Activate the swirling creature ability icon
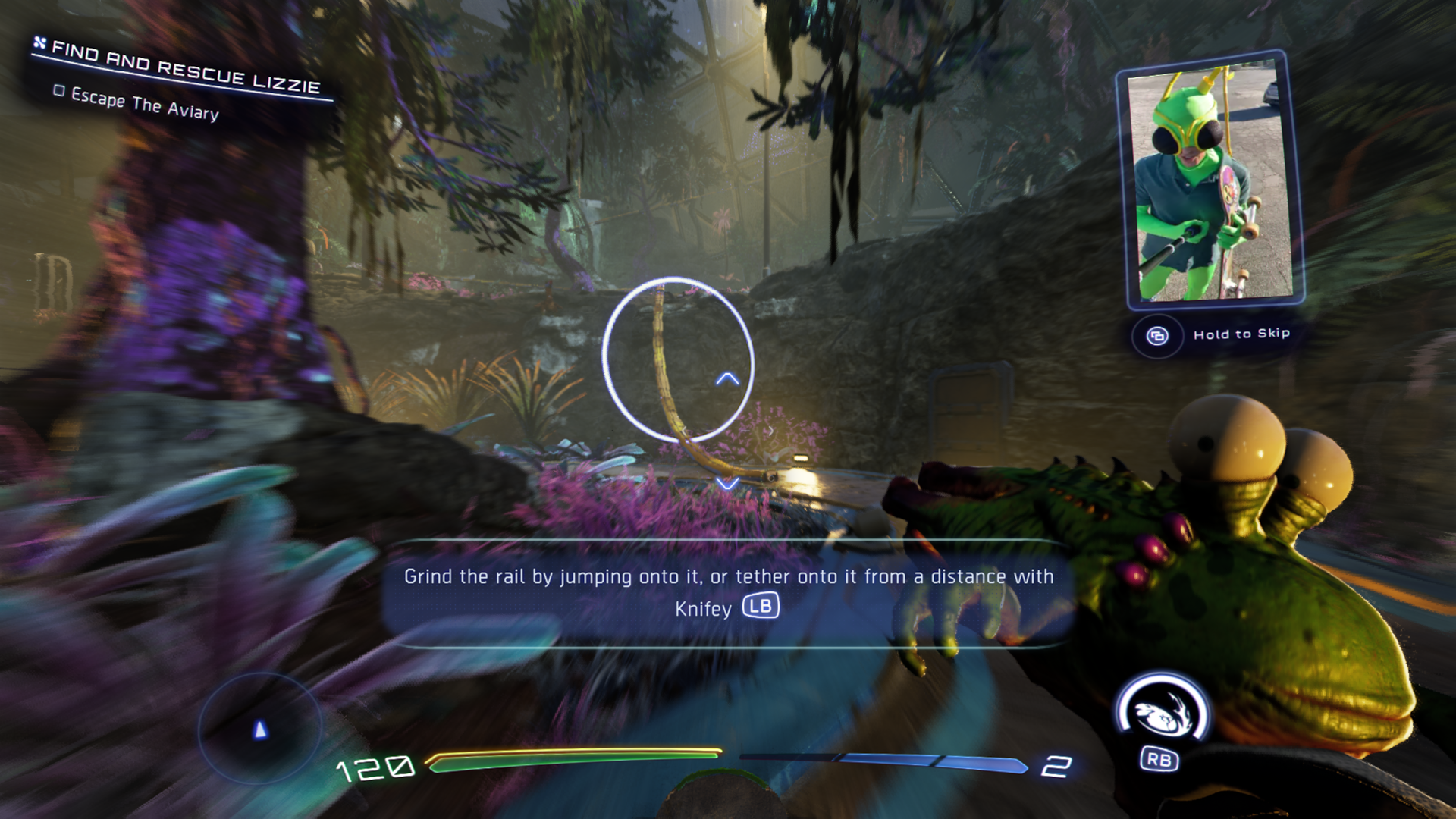Viewport: 1456px width, 819px height. click(1162, 713)
